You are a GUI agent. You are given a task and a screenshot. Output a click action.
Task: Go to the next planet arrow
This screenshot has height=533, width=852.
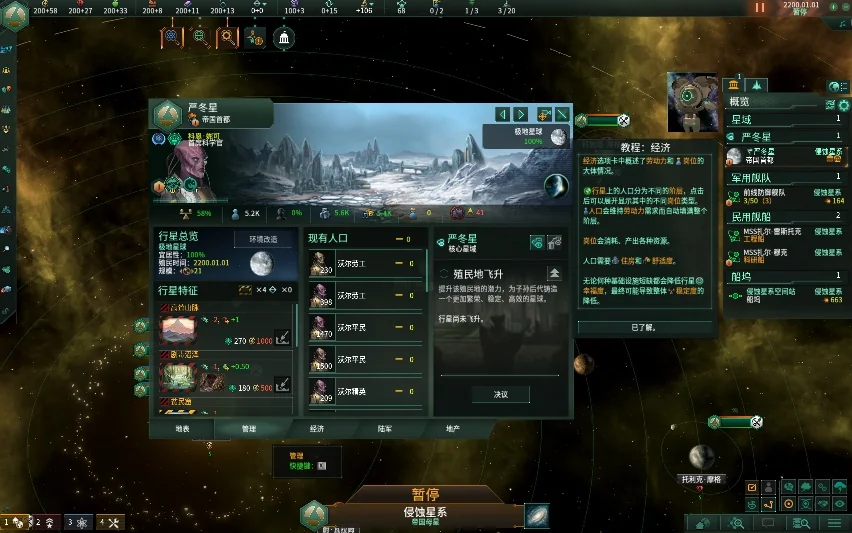pyautogui.click(x=522, y=114)
